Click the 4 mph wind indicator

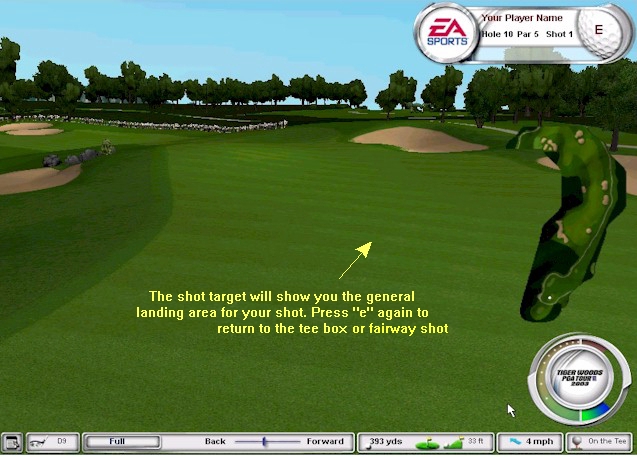(529, 441)
